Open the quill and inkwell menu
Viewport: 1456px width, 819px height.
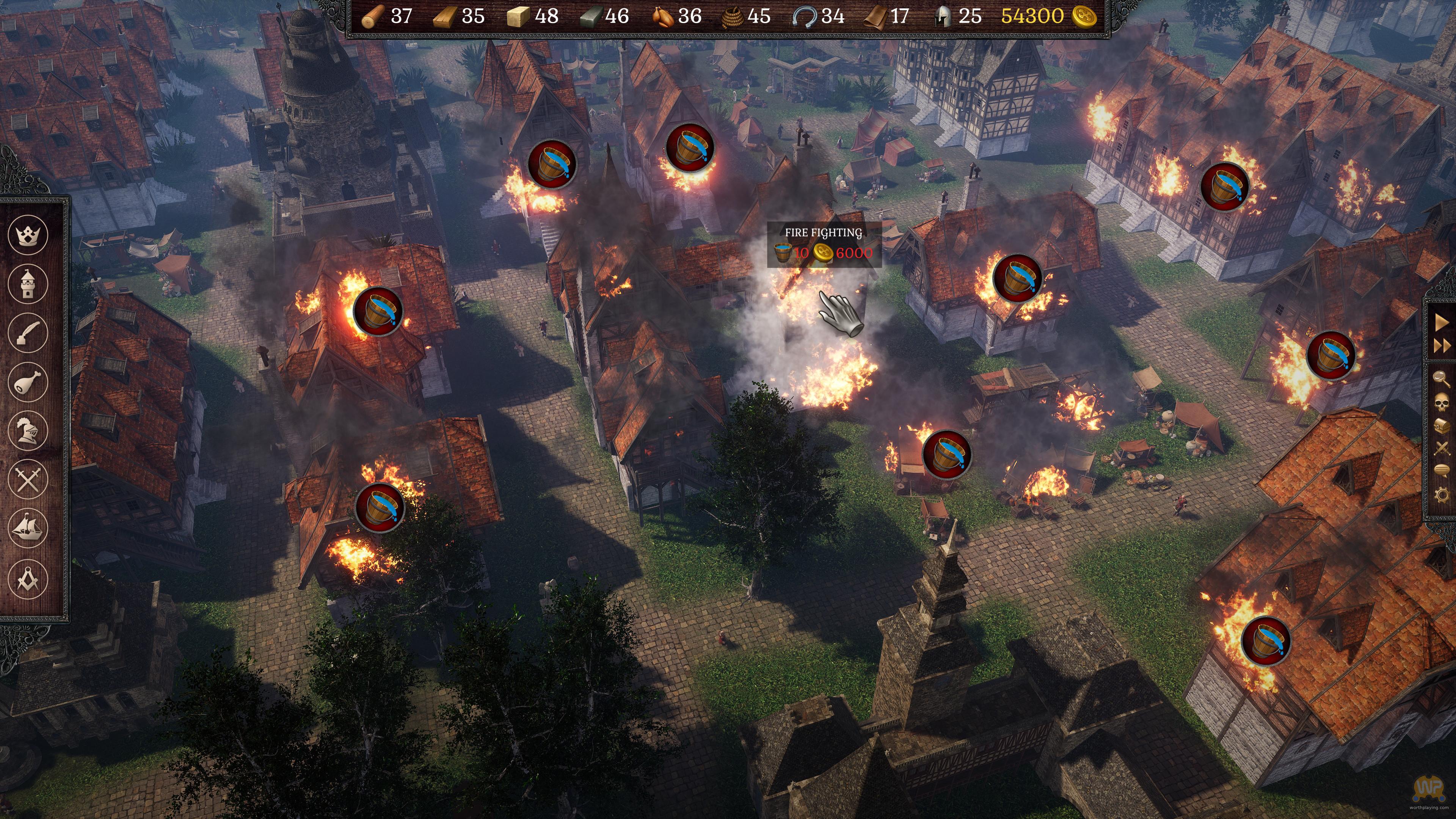28,333
